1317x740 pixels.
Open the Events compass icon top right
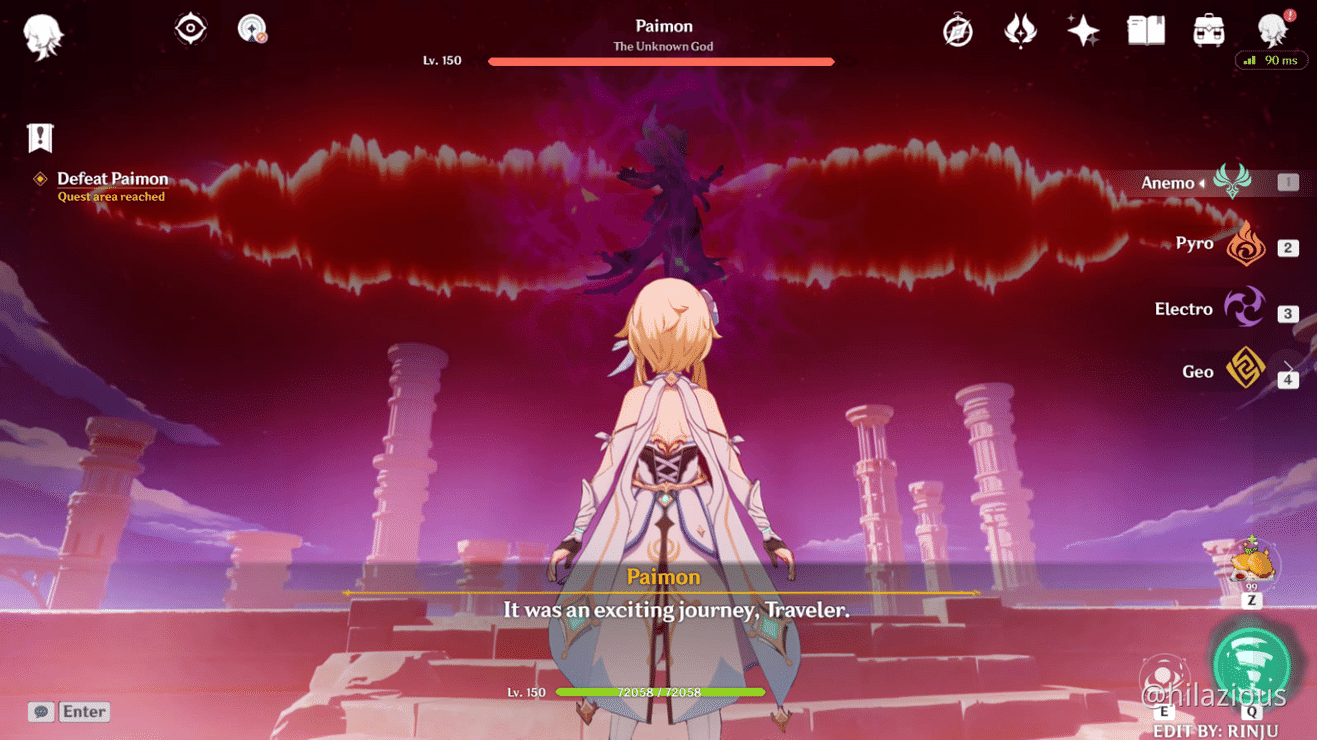point(957,30)
